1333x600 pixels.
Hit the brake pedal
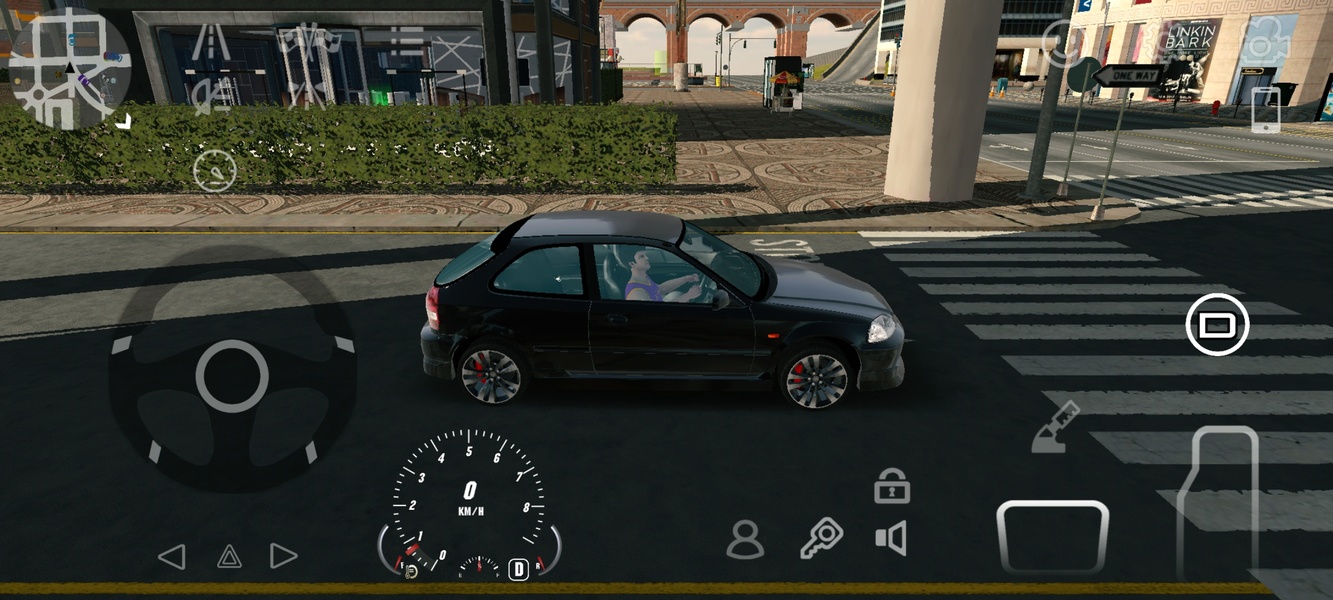1052,537
